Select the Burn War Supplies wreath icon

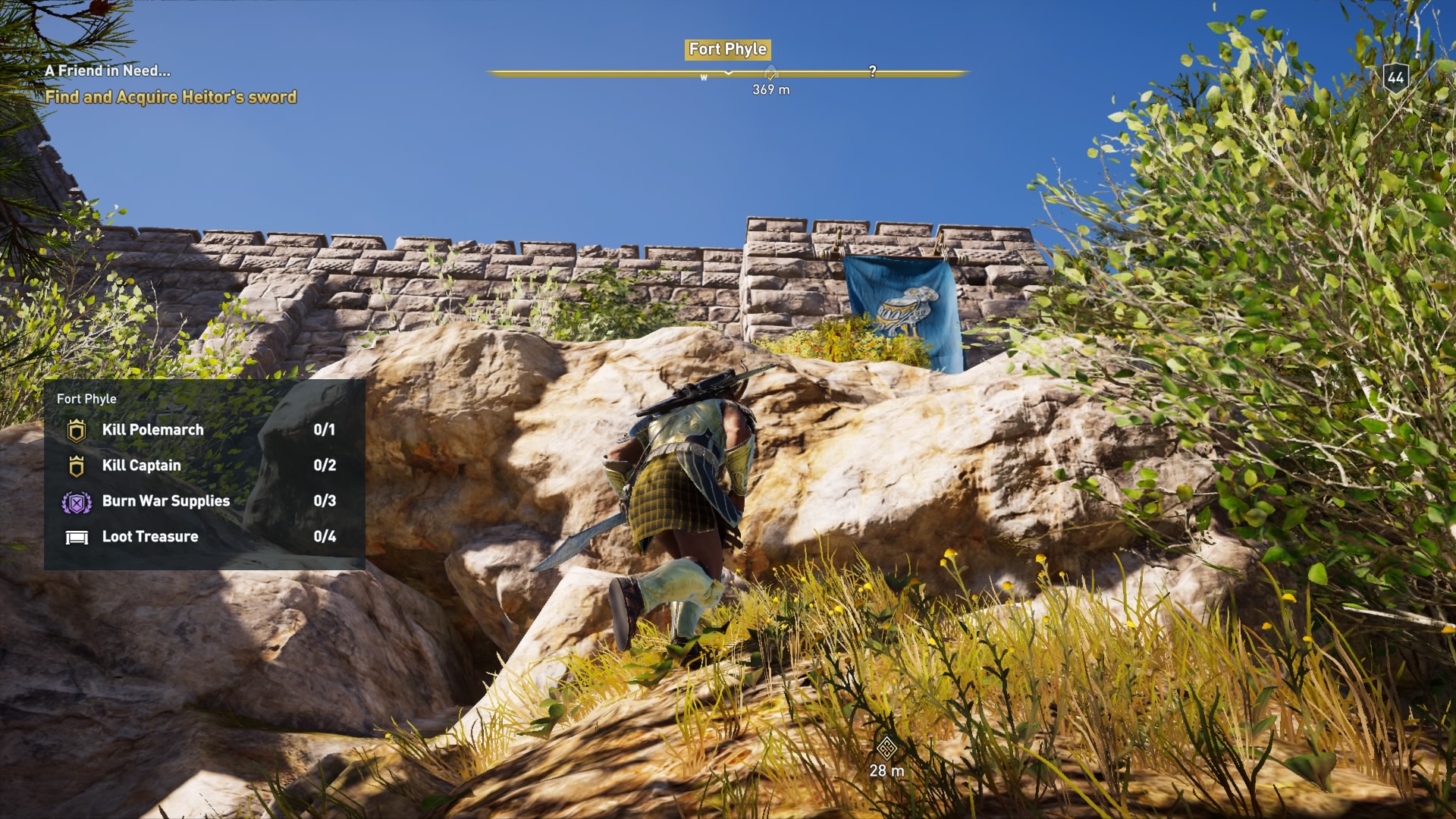coord(76,500)
